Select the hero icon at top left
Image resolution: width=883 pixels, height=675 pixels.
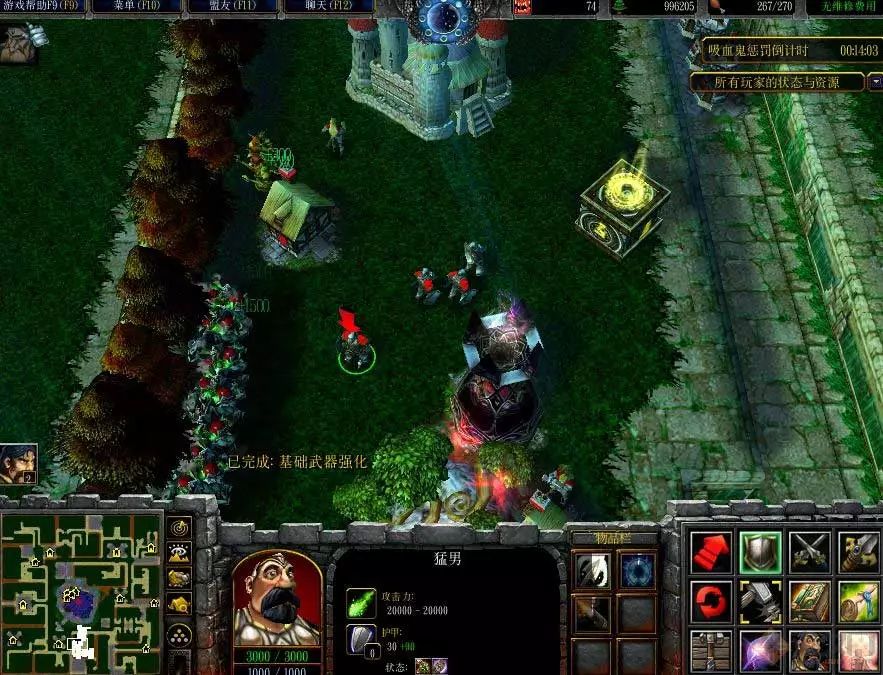(x=19, y=44)
